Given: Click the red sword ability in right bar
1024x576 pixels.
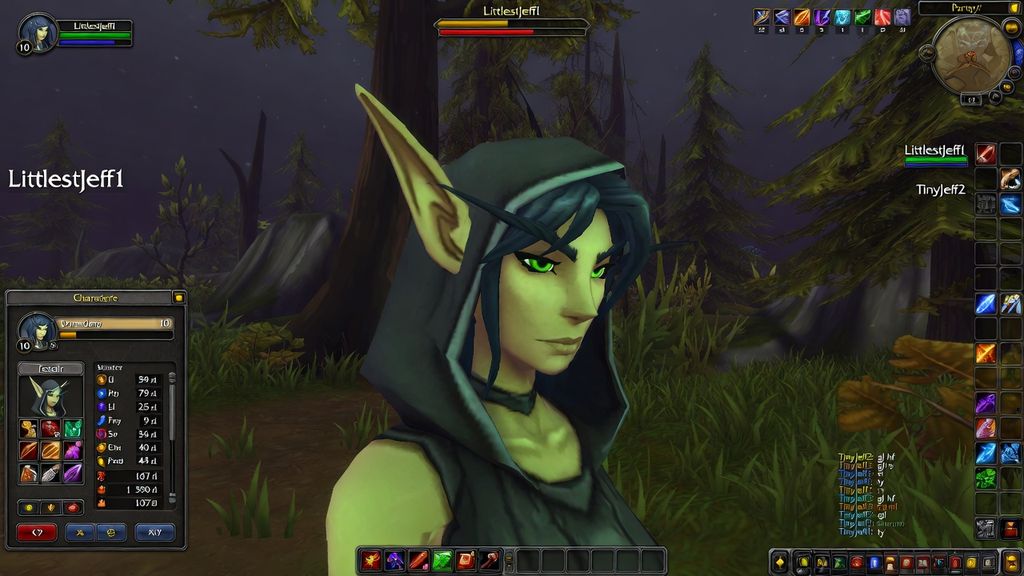Looking at the screenshot, I should tap(986, 154).
